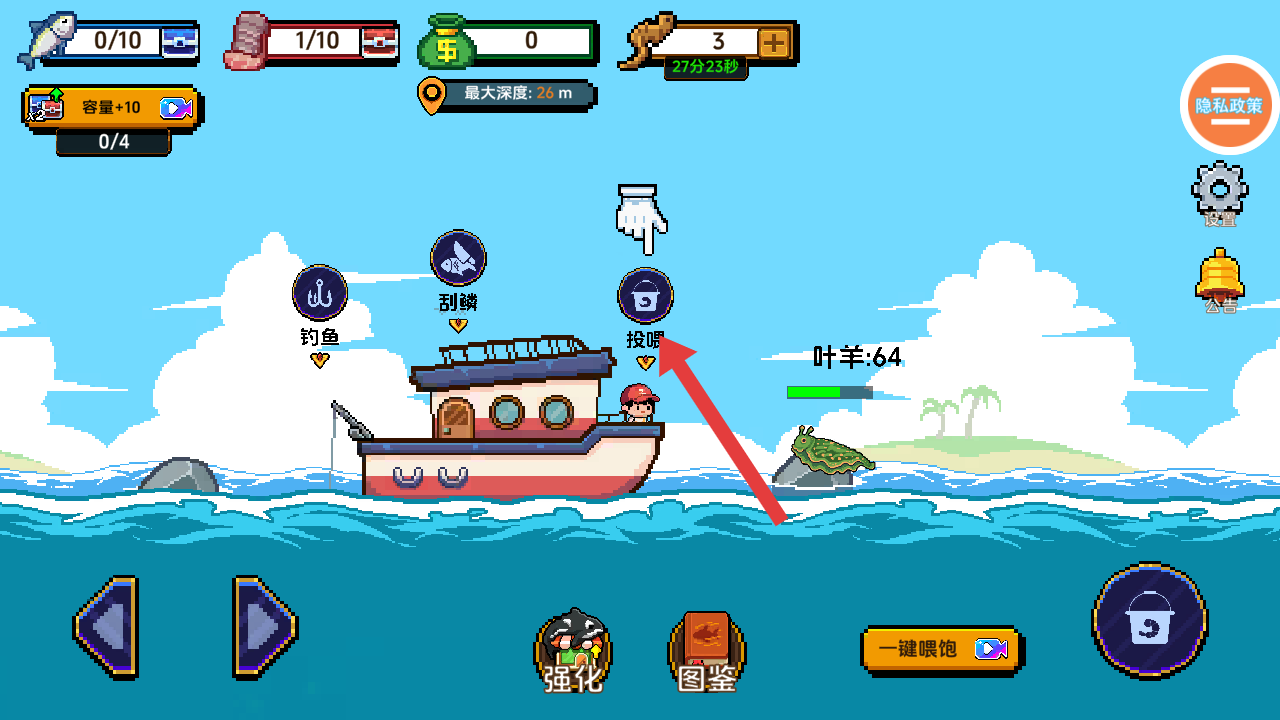Show the announcements bell
This screenshot has height=720, width=1280.
[x=1219, y=277]
